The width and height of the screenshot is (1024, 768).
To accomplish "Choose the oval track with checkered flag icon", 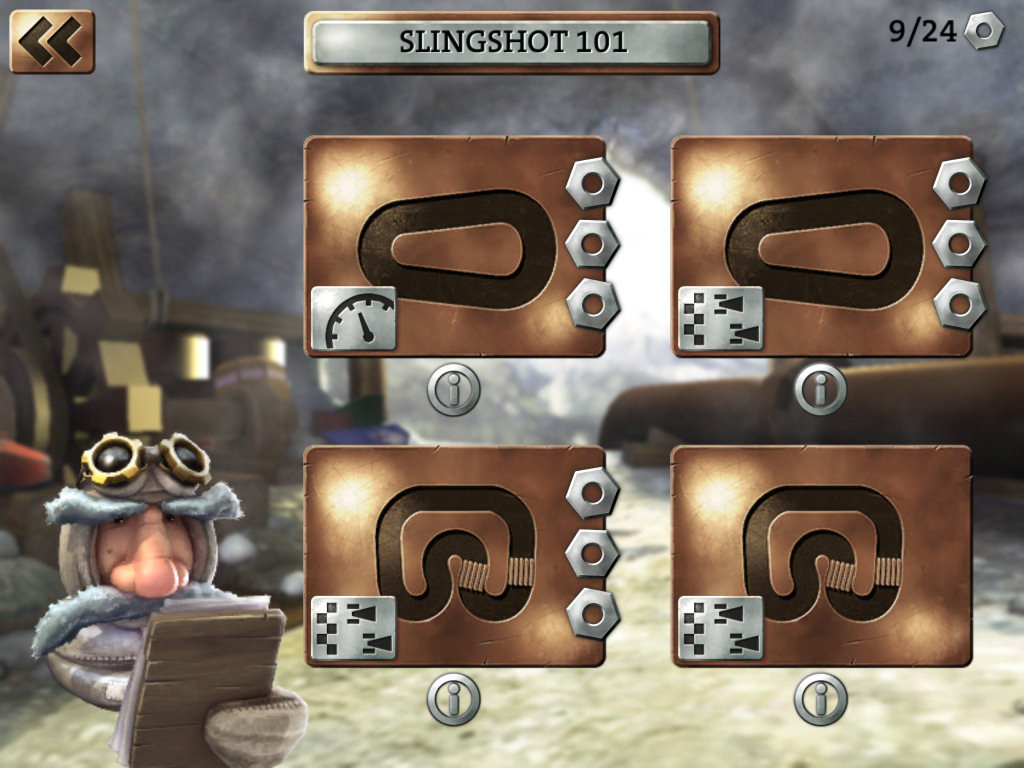I will [821, 247].
